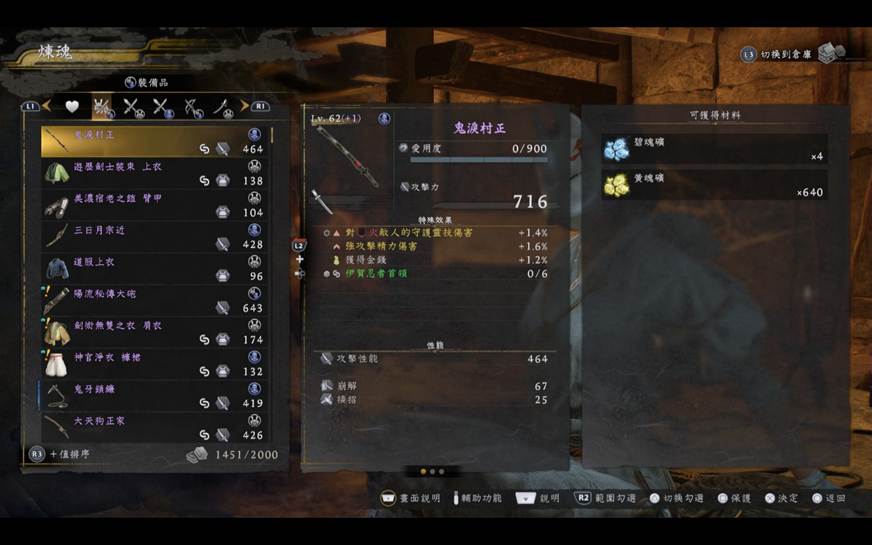This screenshot has height=545, width=872.
Task: Open the 黃魂礦 material entry
Action: click(x=714, y=184)
